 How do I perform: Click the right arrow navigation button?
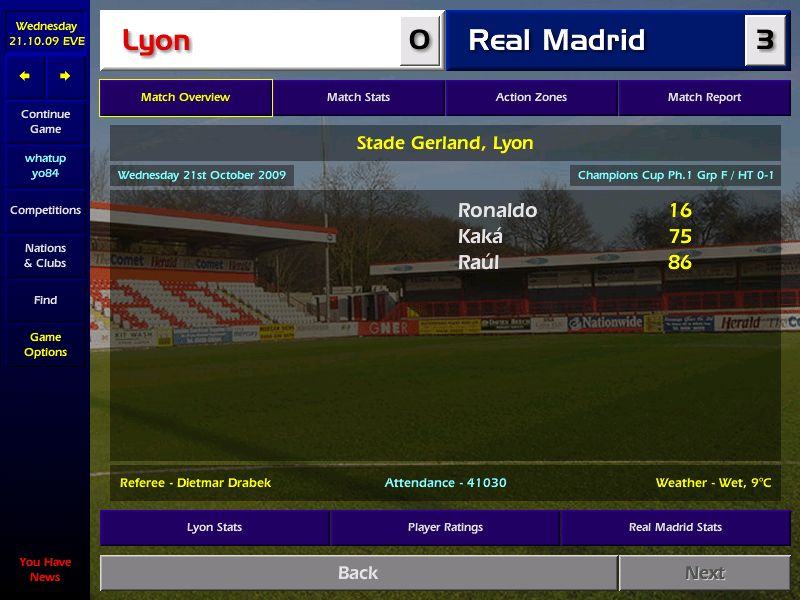(x=65, y=77)
